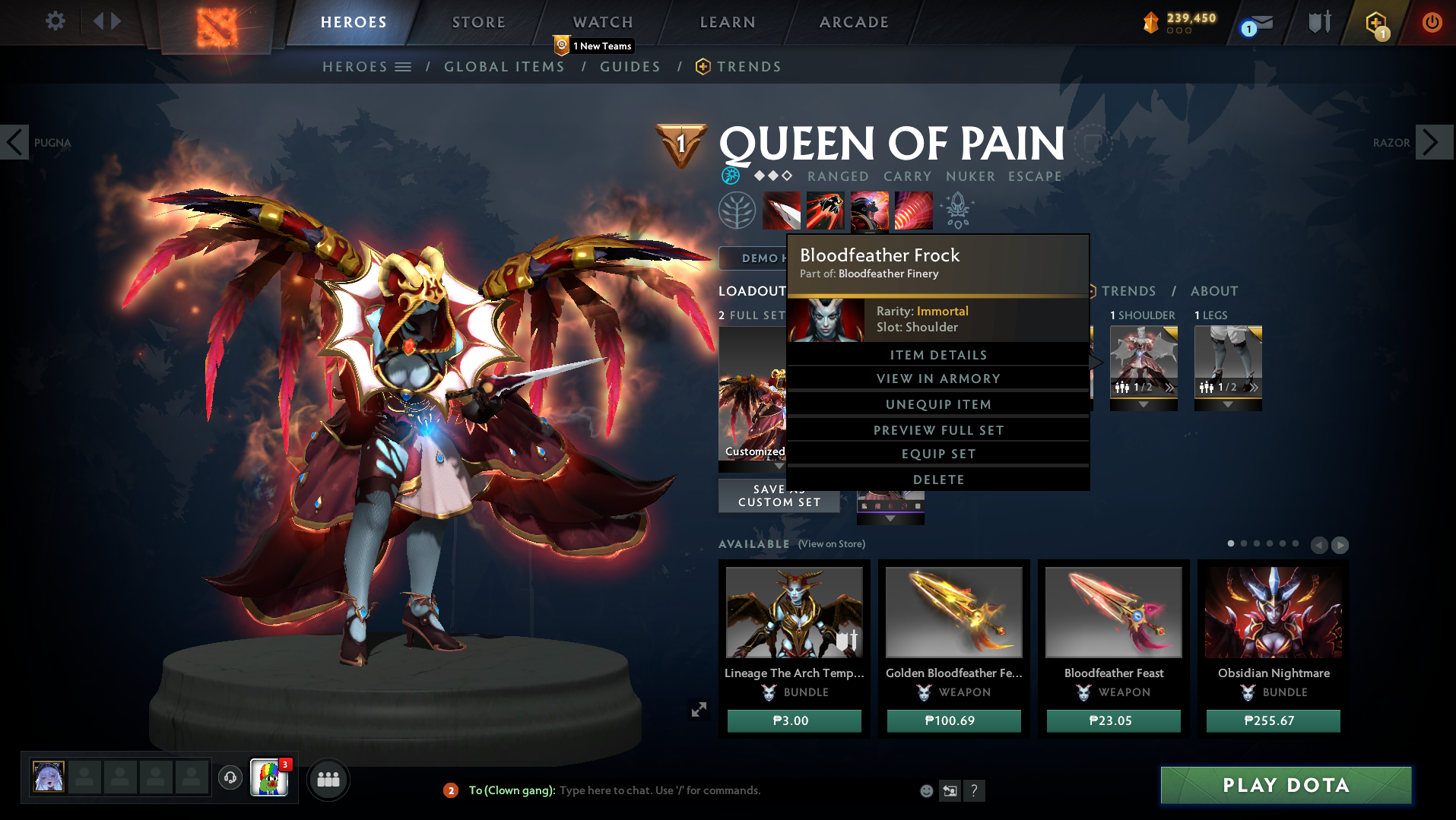
Task: Click the Obsidian Nightmare bundle thumbnail
Action: [x=1272, y=612]
